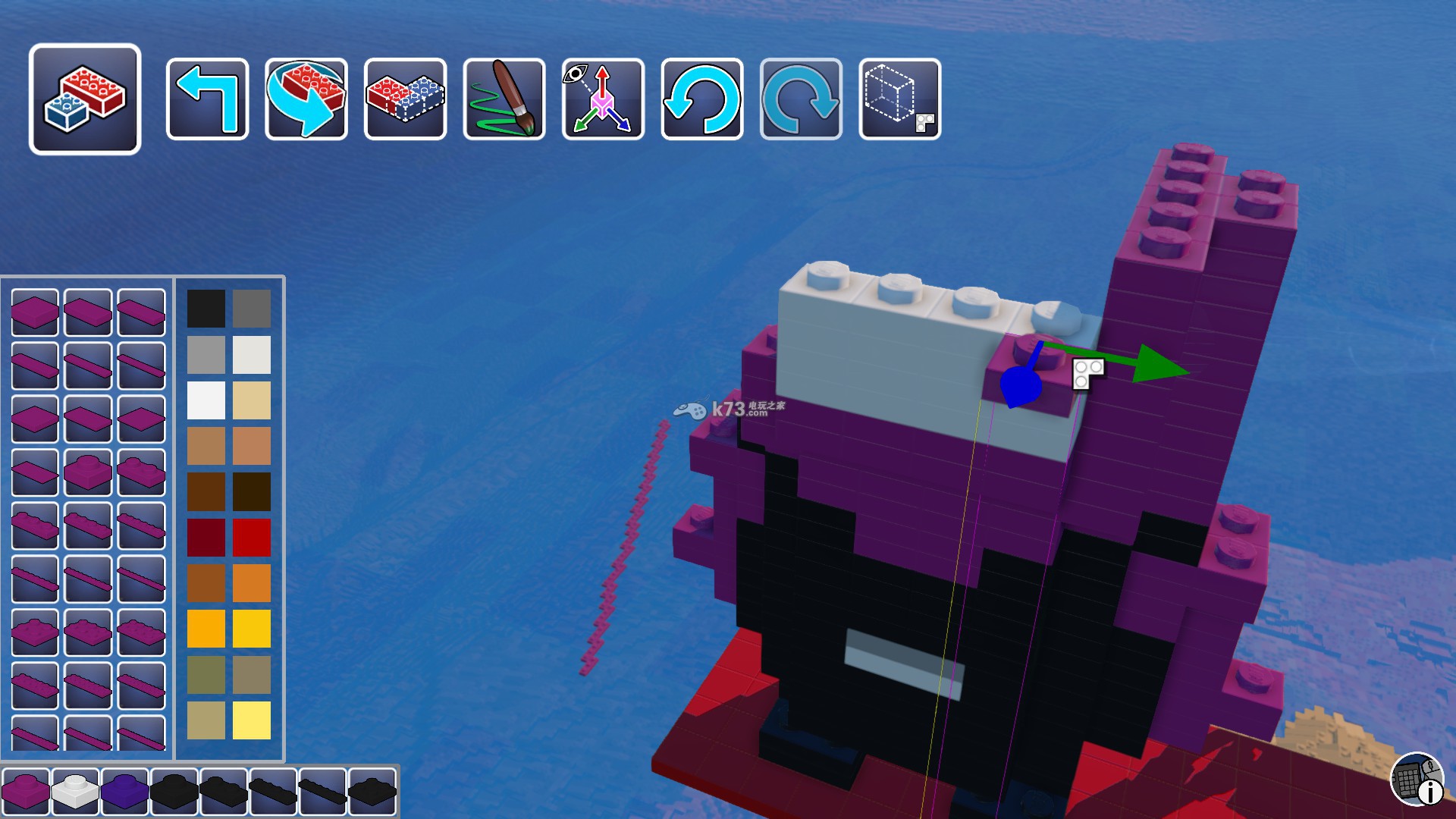Viewport: 1456px width, 819px height.
Task: Pick the pale yellow color swatch
Action: tap(252, 720)
